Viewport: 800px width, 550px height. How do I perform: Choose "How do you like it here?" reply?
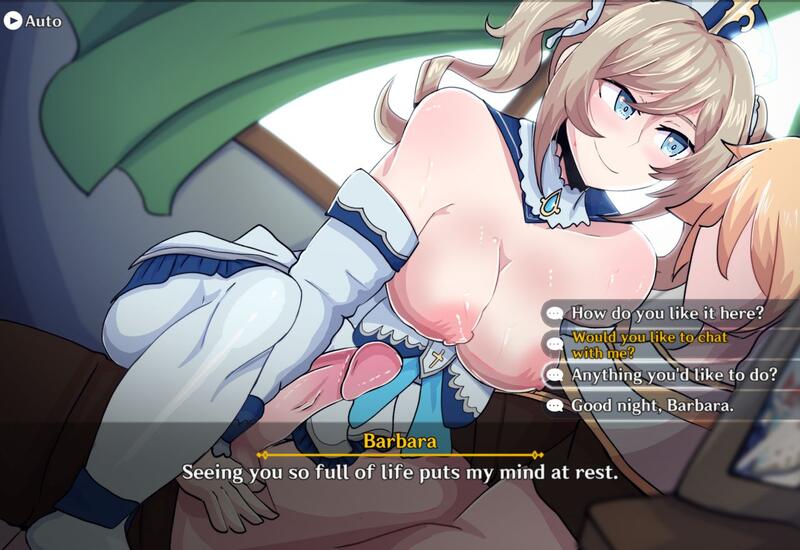668,312
